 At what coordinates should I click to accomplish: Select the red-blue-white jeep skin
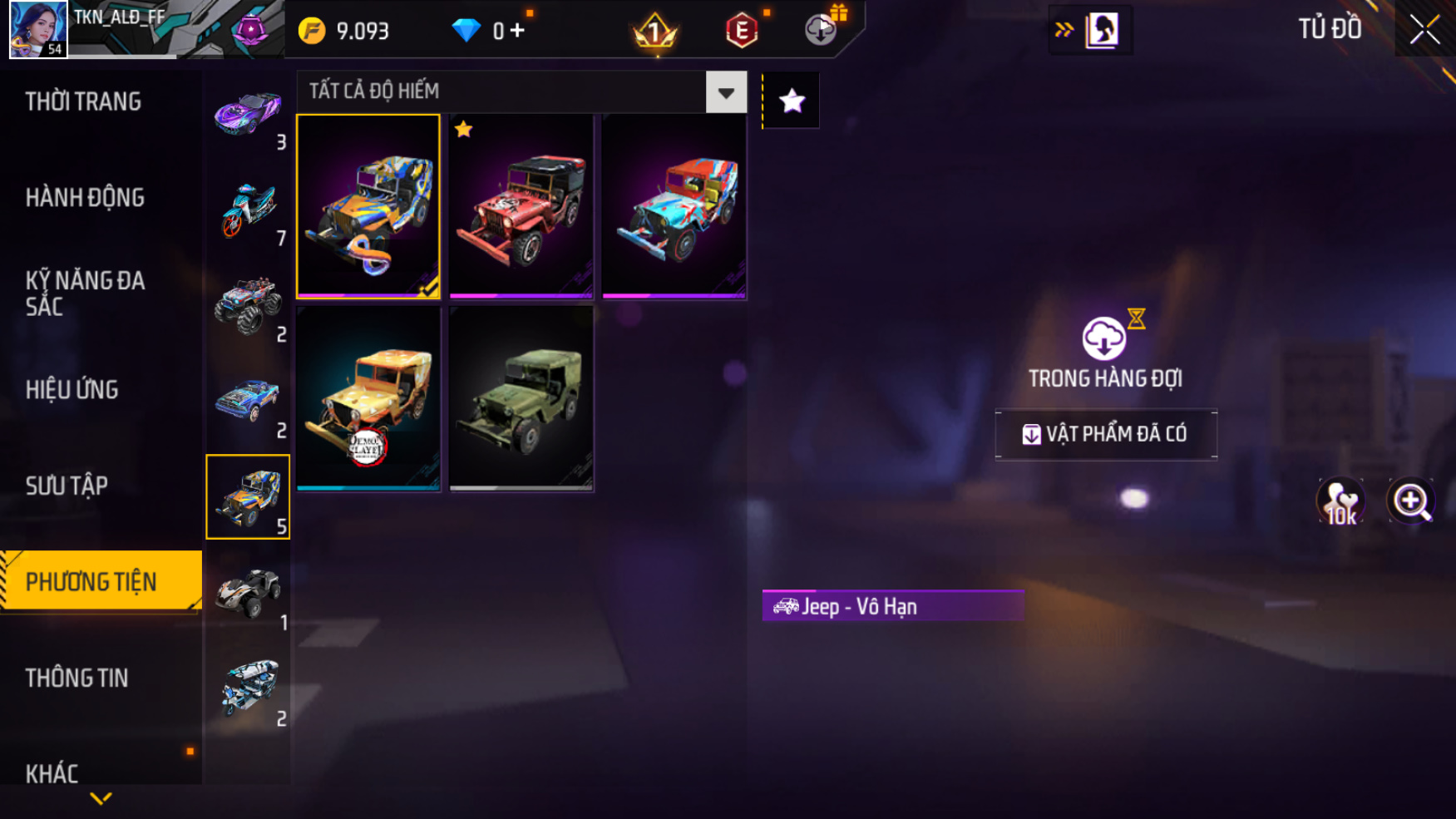[674, 206]
